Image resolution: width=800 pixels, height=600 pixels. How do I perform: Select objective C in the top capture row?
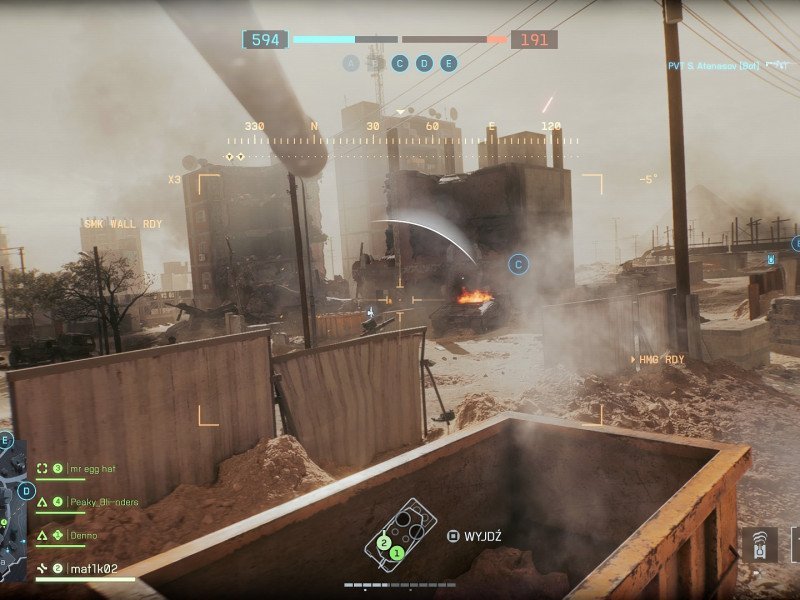(400, 63)
